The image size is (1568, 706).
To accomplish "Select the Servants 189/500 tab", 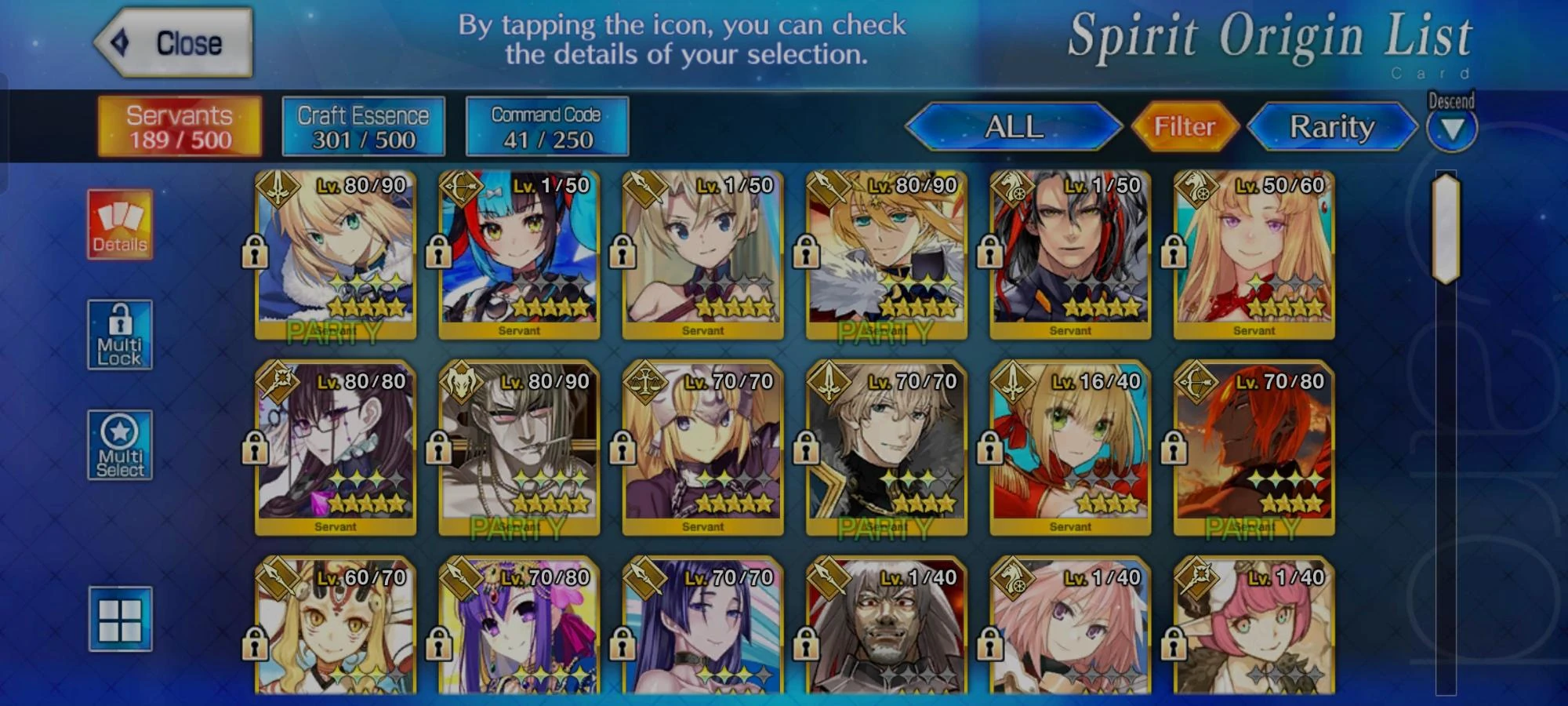I will tap(179, 126).
